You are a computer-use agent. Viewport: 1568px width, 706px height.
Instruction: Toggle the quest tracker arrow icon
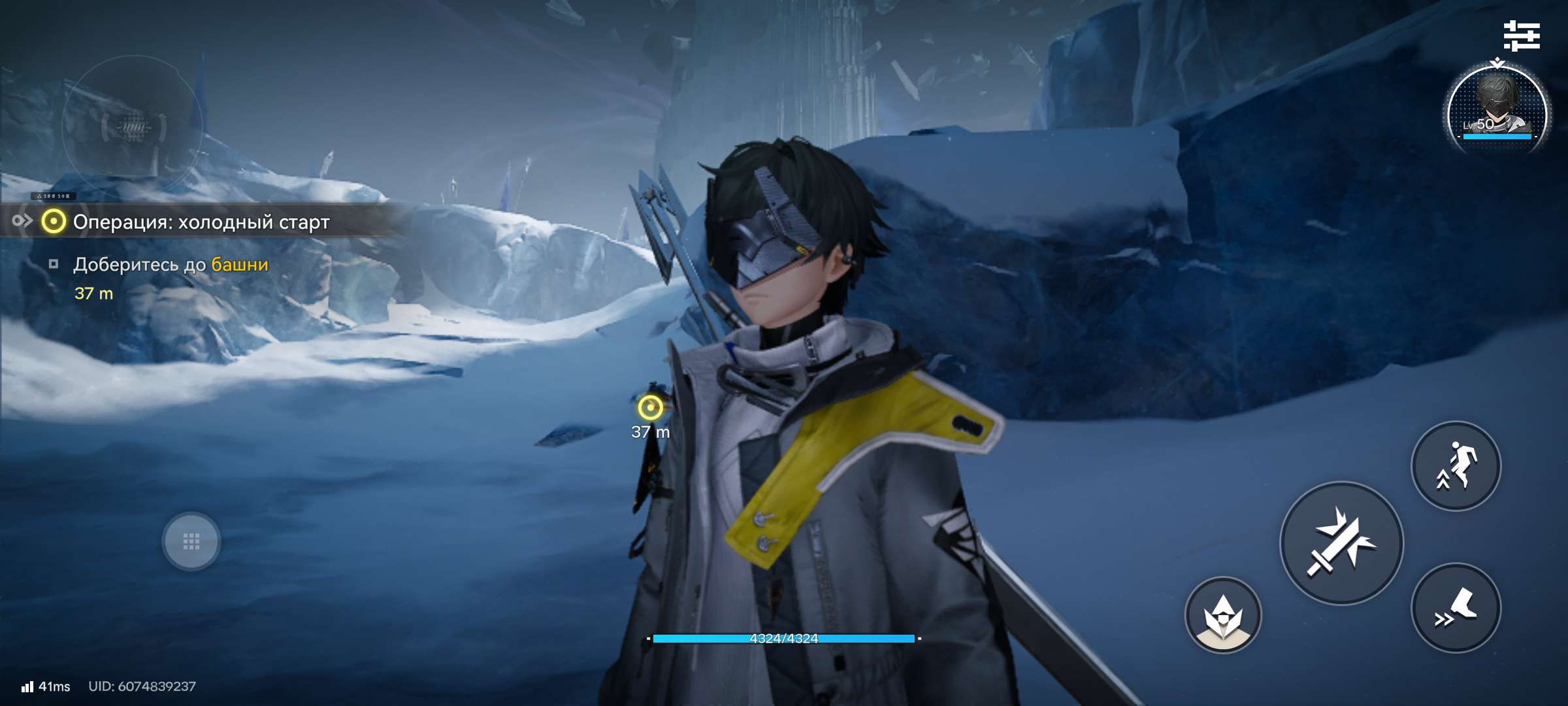coord(22,221)
